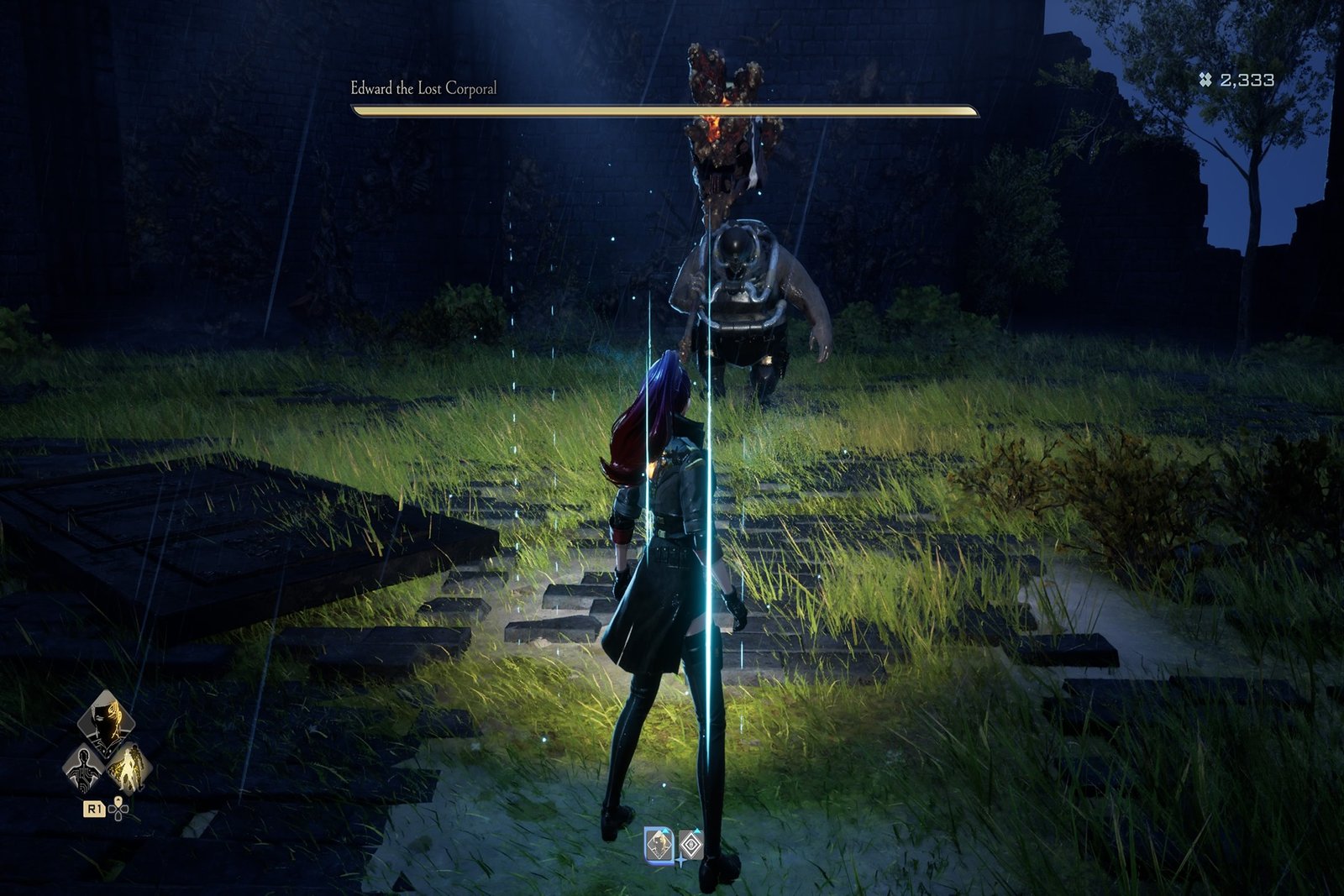Expand the upgrade arrow on left item slot
The width and height of the screenshot is (1344, 896).
point(665,831)
